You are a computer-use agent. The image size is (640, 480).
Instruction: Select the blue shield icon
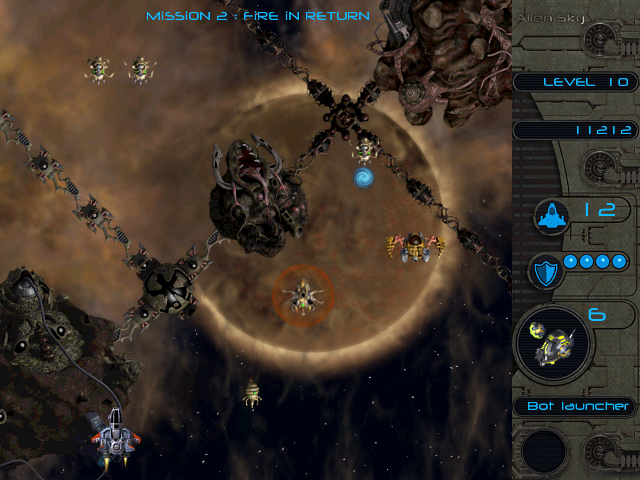[x=545, y=269]
